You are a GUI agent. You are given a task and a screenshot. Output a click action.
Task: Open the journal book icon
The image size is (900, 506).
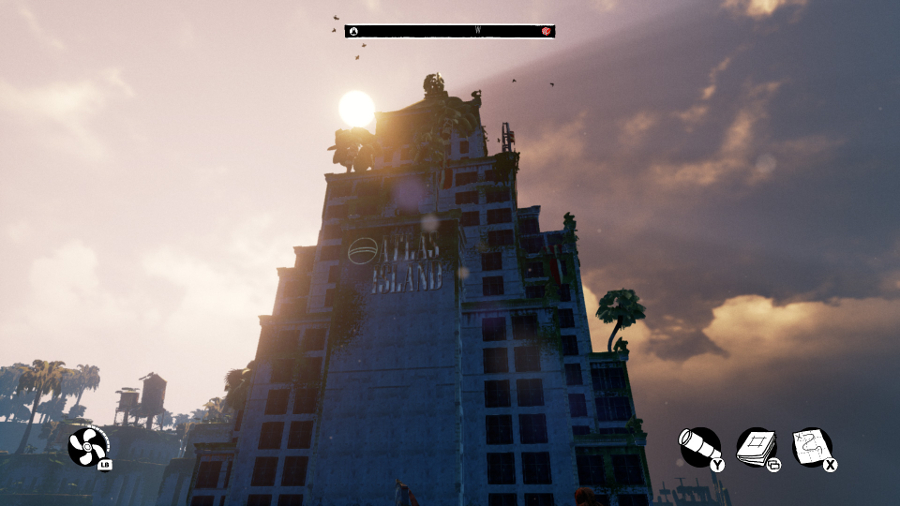756,447
